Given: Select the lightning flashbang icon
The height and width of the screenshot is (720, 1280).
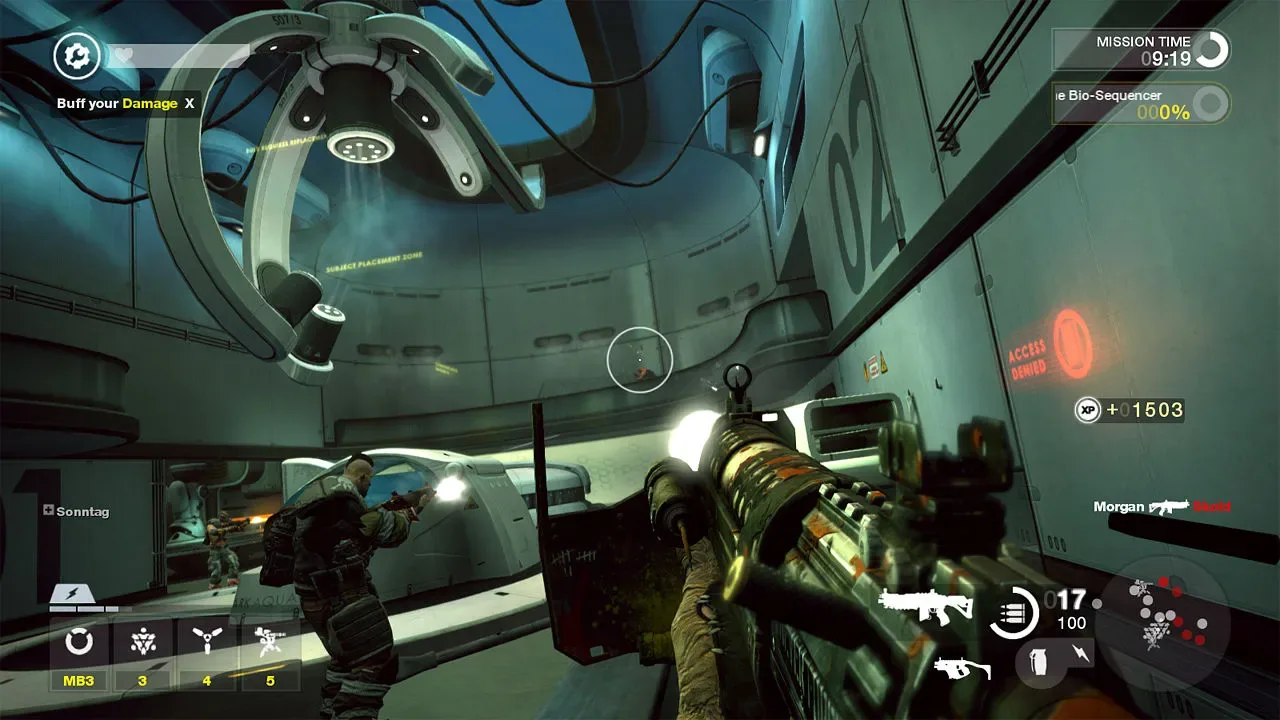Looking at the screenshot, I should pyautogui.click(x=1081, y=653).
